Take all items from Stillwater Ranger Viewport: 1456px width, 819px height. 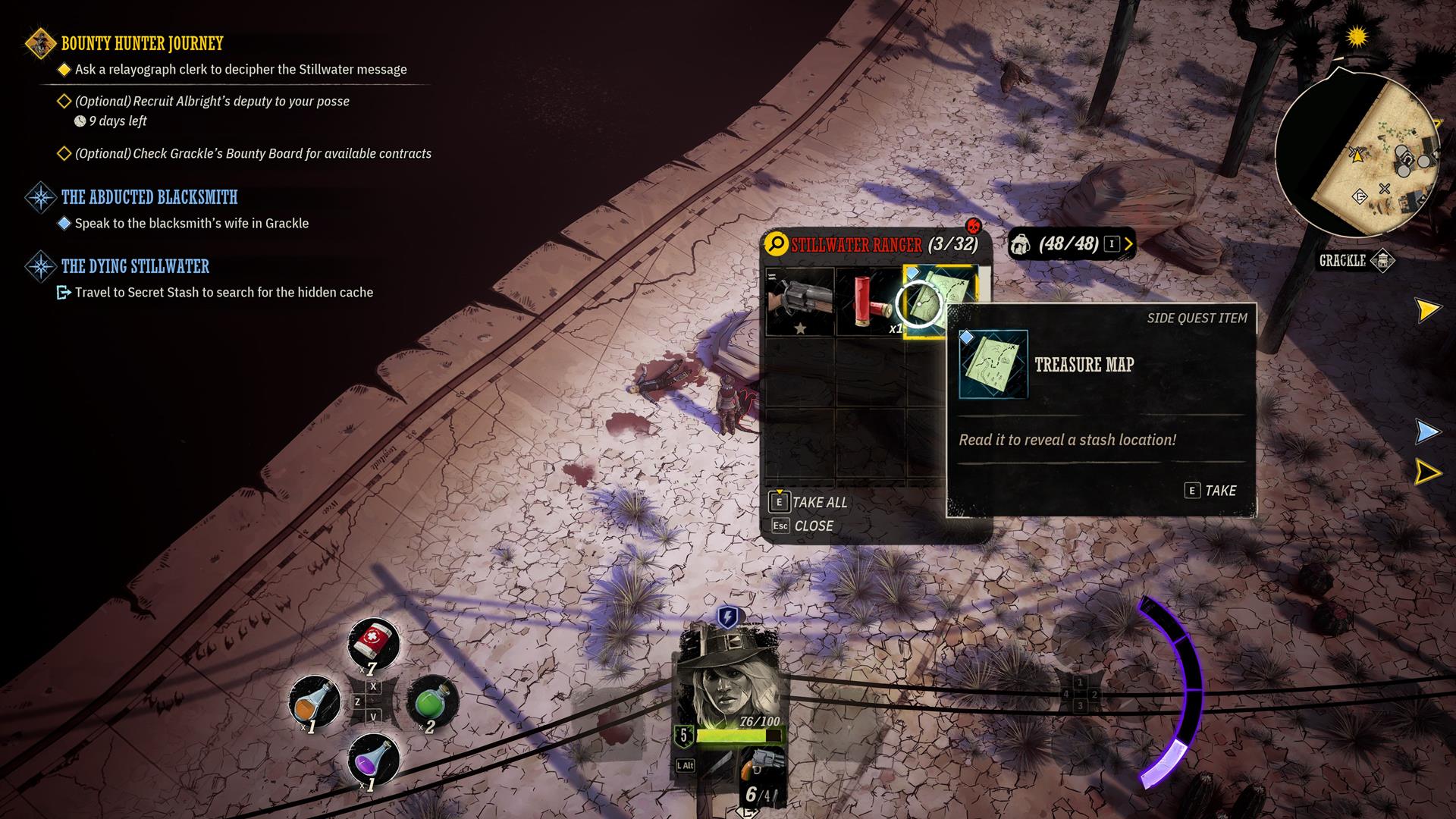pos(809,502)
